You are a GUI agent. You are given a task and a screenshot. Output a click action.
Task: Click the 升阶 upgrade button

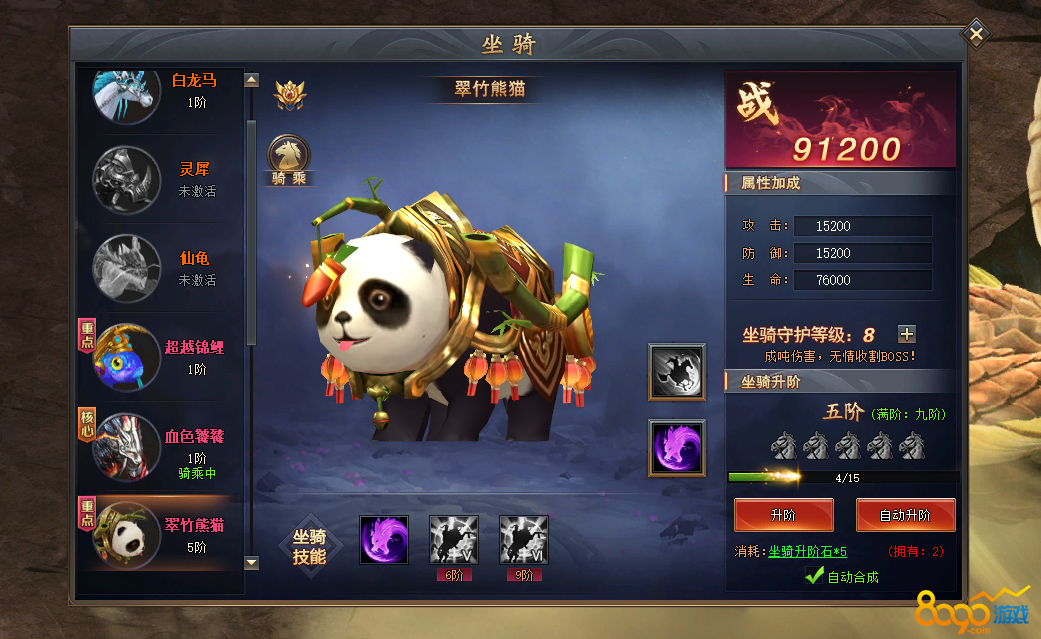783,516
